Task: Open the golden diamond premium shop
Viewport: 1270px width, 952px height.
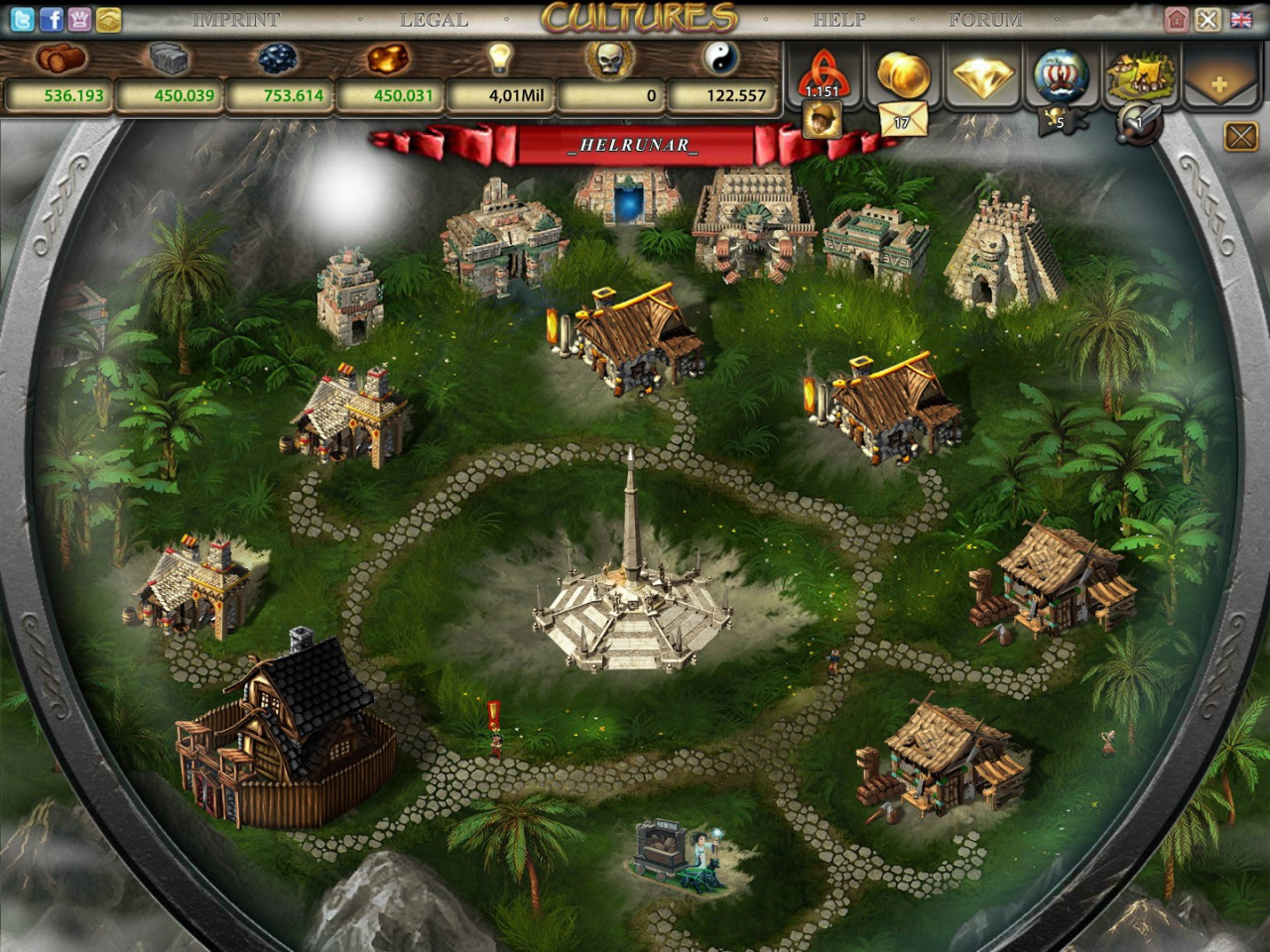Action: pos(982,75)
